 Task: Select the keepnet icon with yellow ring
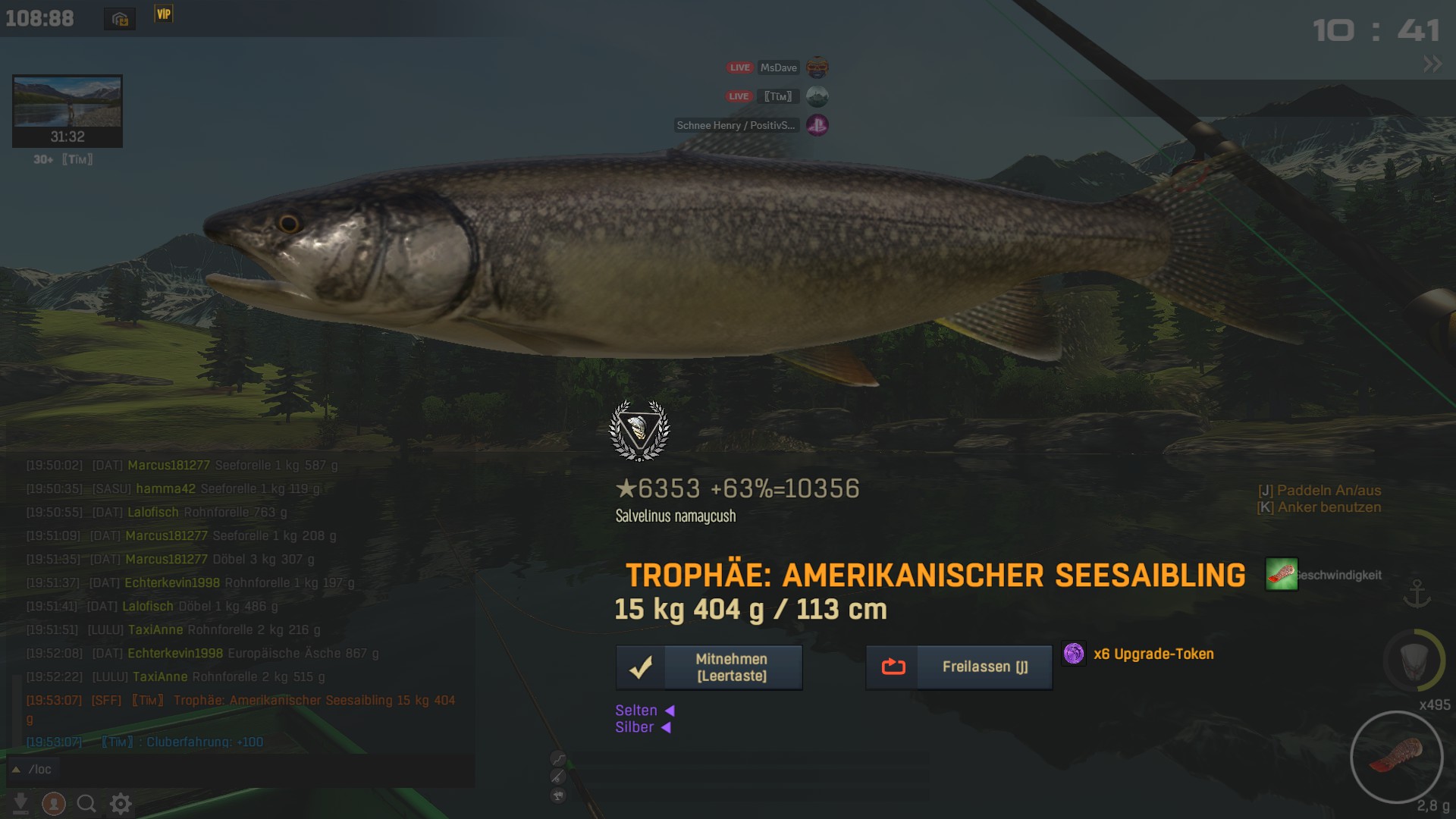coord(1414,661)
